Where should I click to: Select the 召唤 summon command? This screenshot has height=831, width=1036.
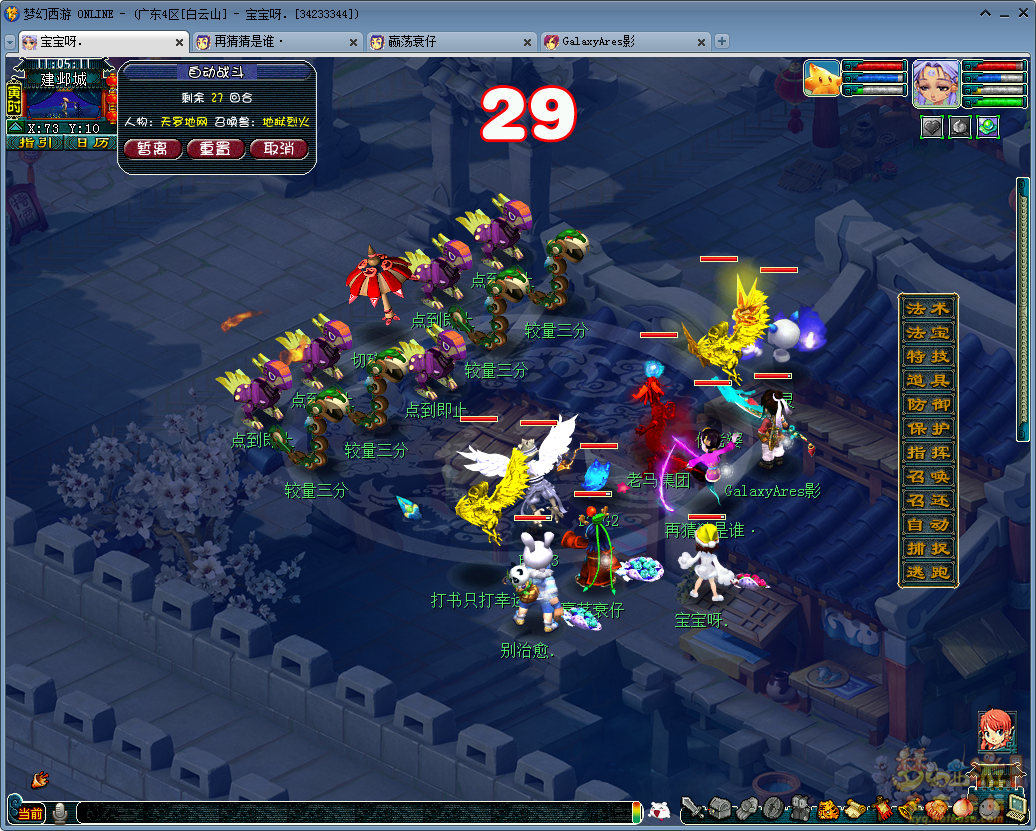928,476
